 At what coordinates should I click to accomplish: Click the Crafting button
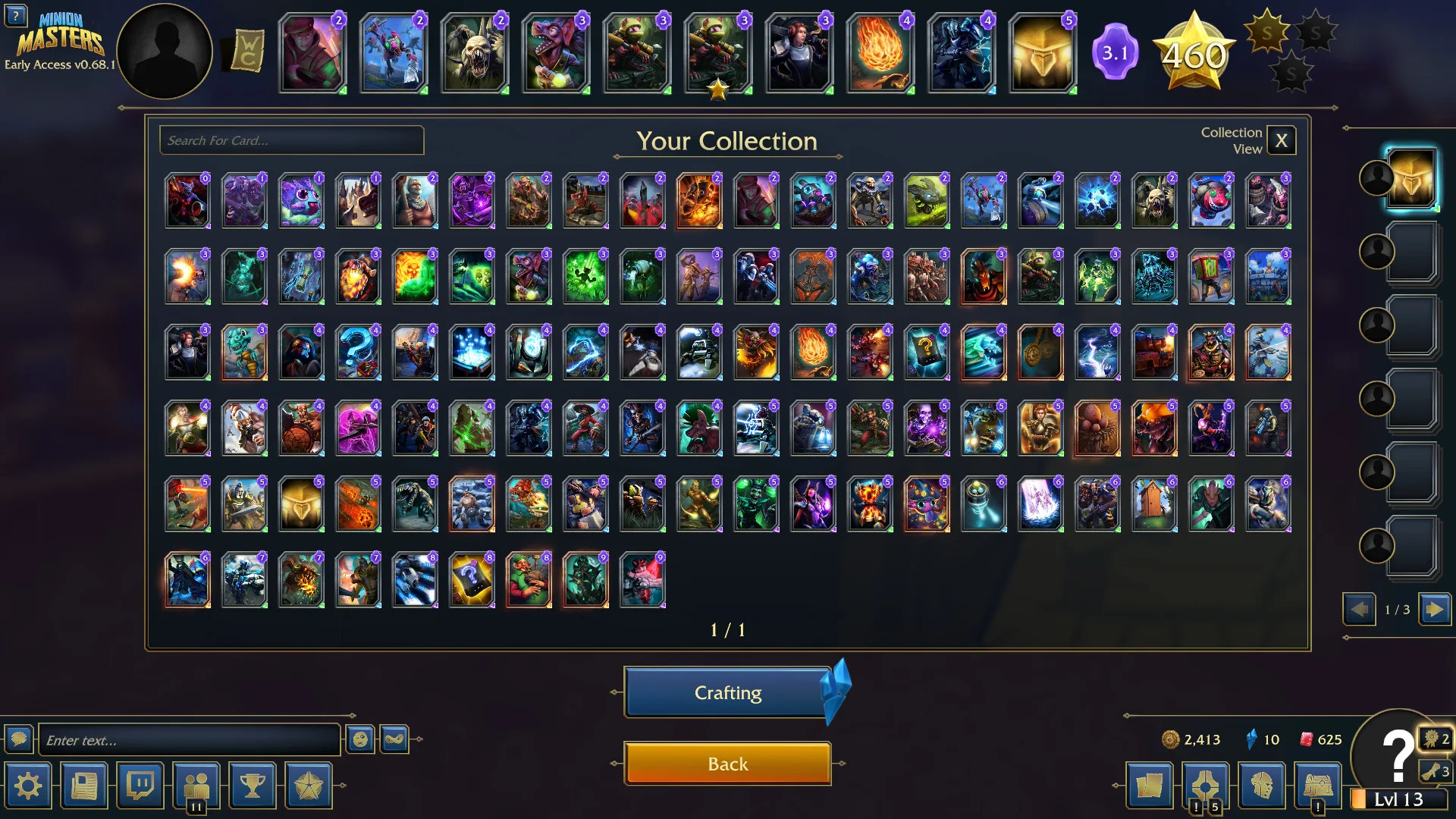[x=726, y=692]
